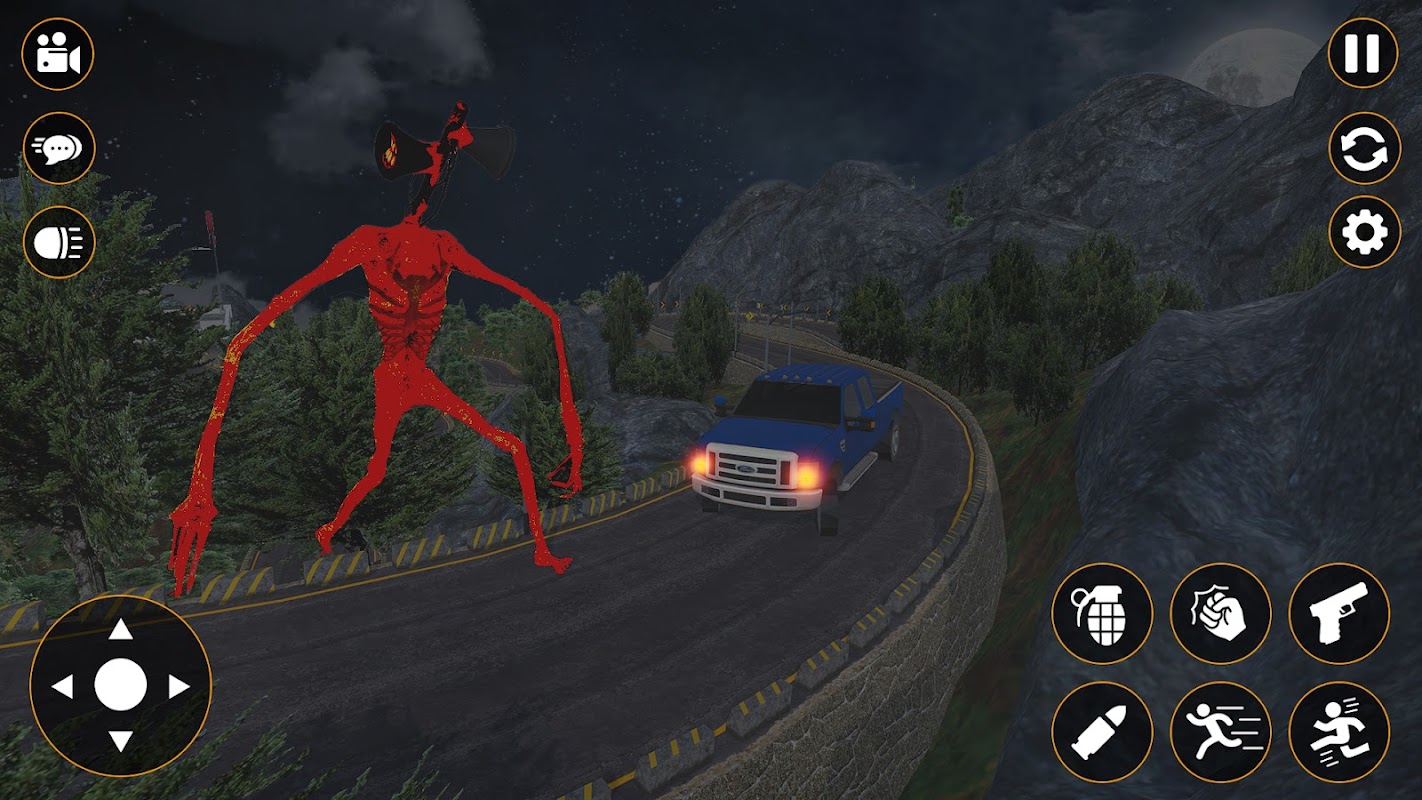
Task: Pause the game
Action: tap(1362, 53)
